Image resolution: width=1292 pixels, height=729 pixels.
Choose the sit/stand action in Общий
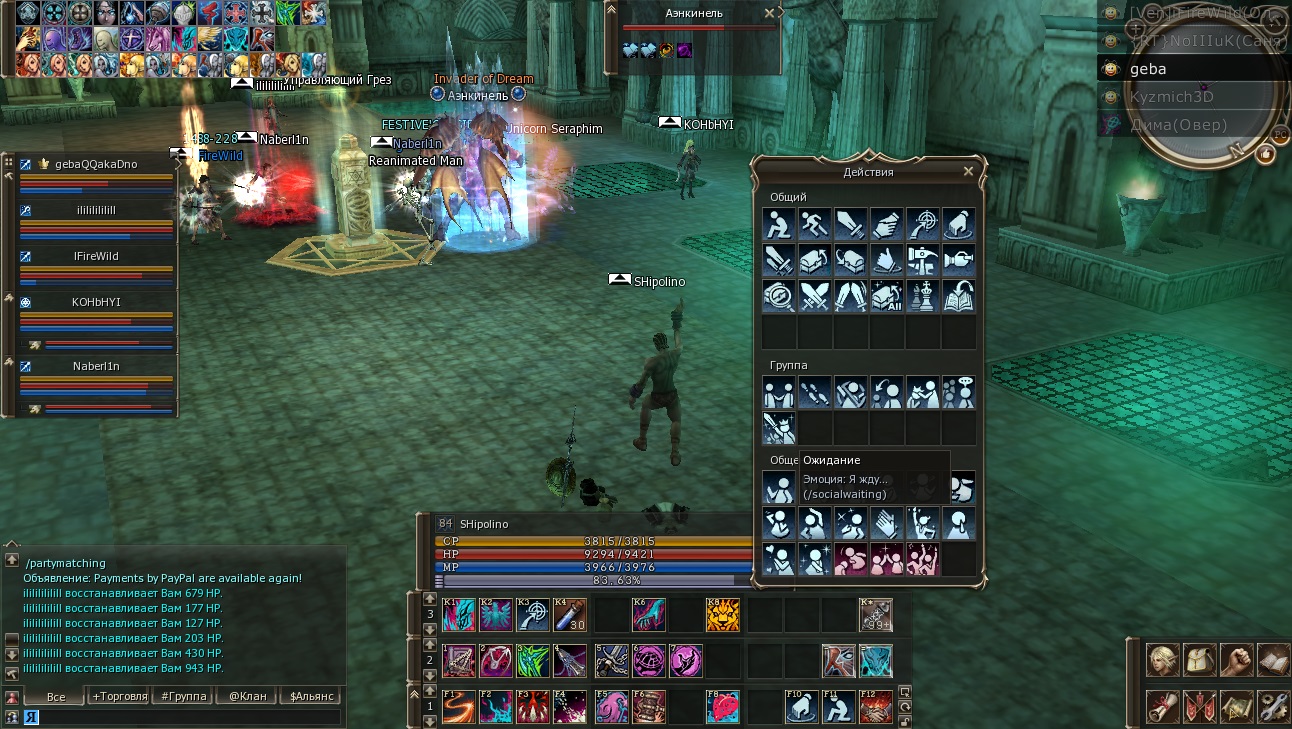(x=779, y=224)
